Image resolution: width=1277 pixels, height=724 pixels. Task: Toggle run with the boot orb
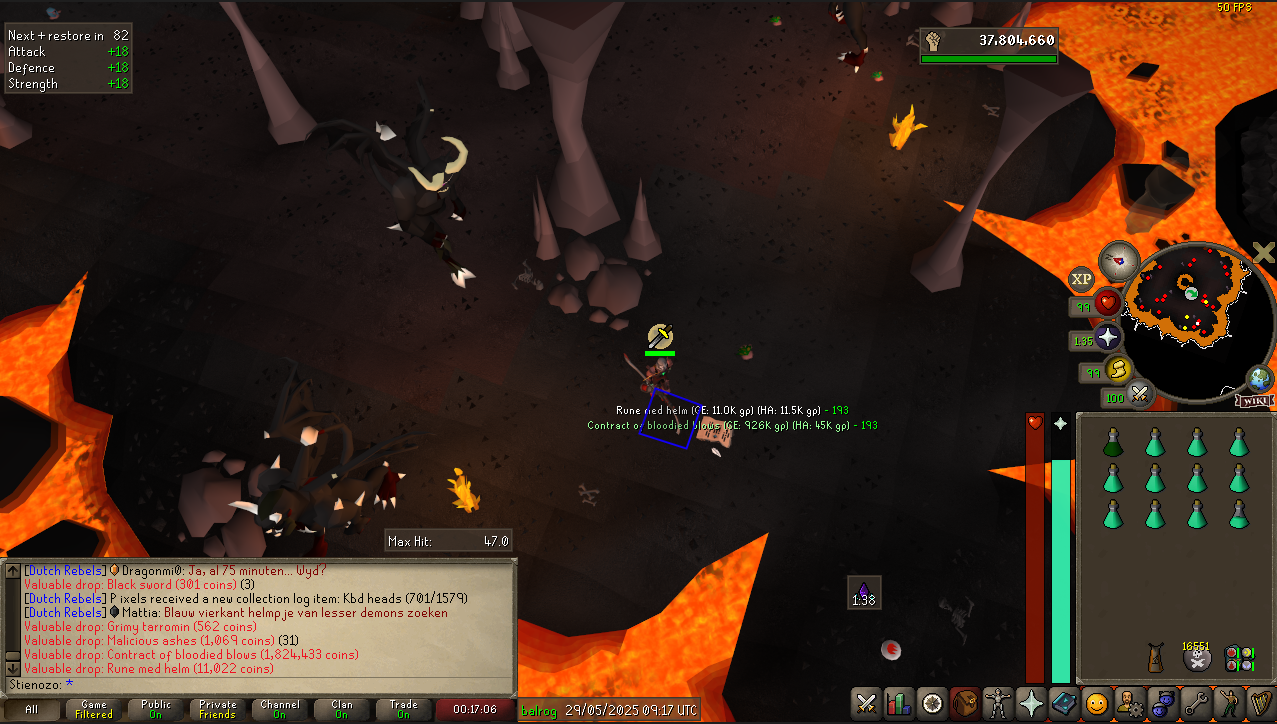click(x=1116, y=370)
